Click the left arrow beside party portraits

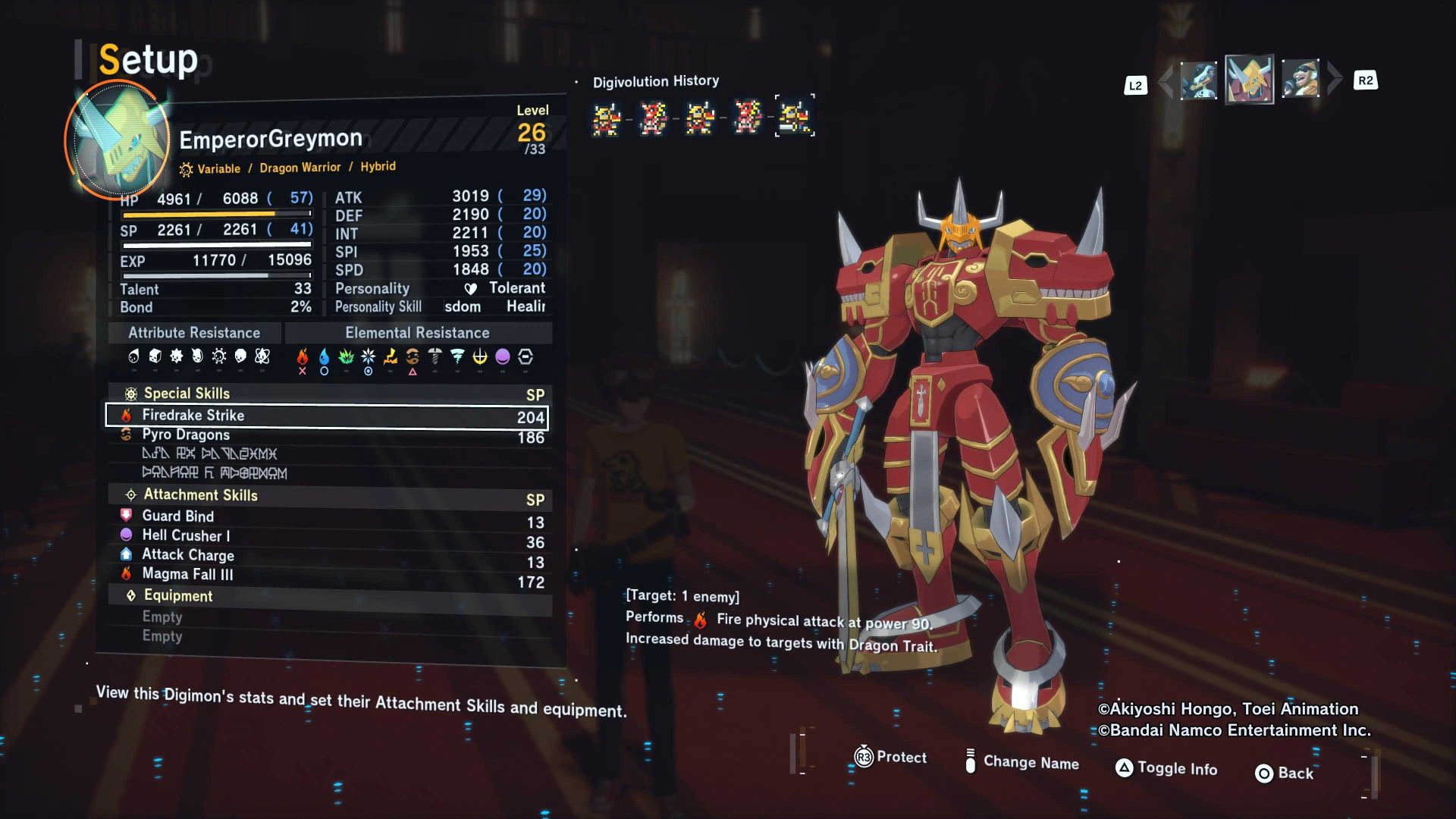[x=1166, y=80]
